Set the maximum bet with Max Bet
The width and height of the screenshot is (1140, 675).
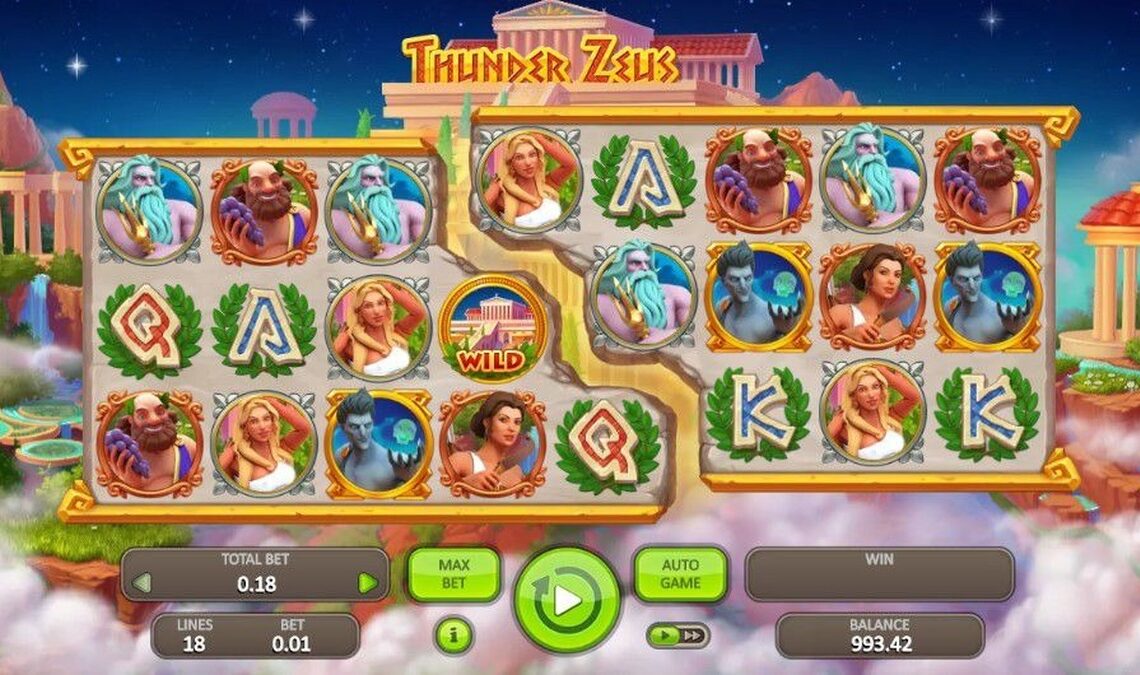453,574
